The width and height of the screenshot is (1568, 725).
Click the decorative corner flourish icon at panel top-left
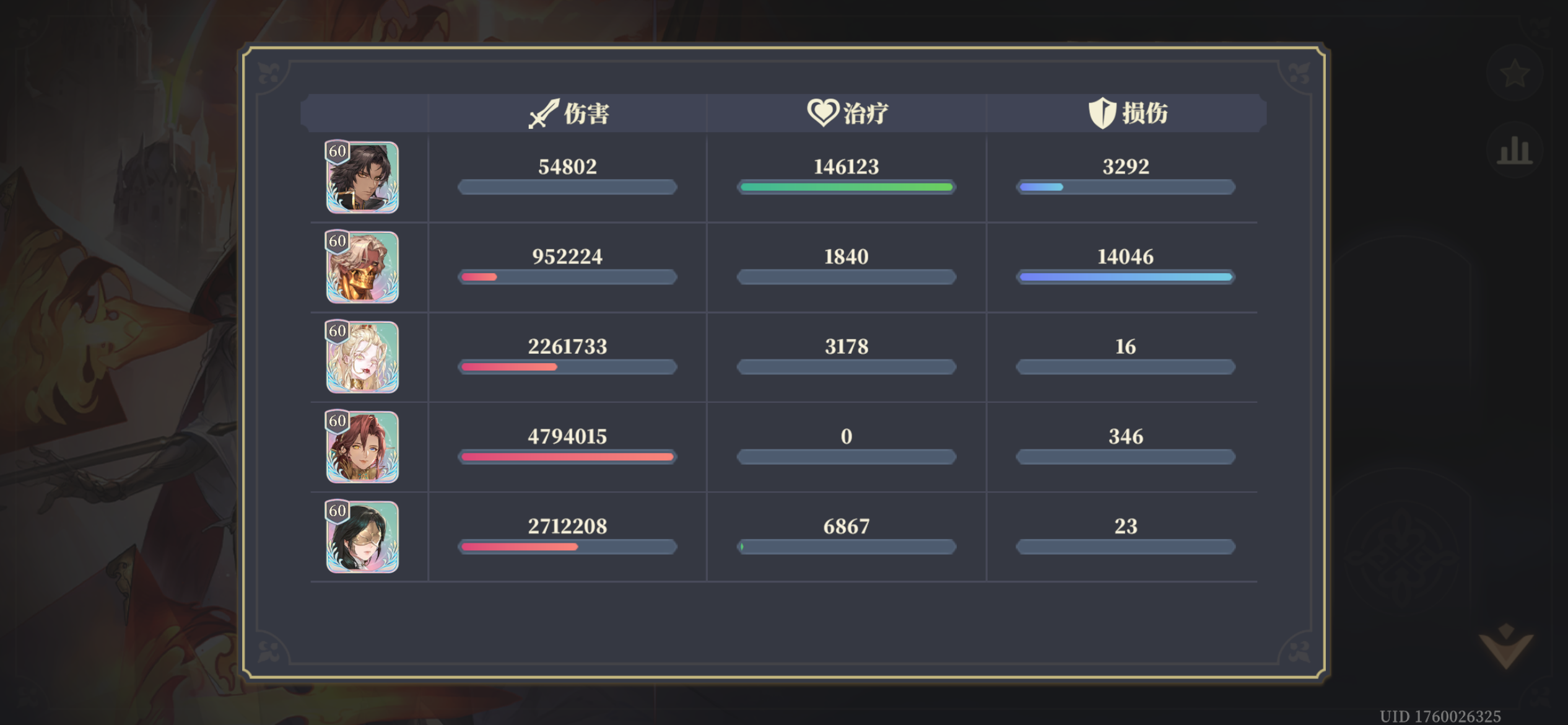[269, 72]
